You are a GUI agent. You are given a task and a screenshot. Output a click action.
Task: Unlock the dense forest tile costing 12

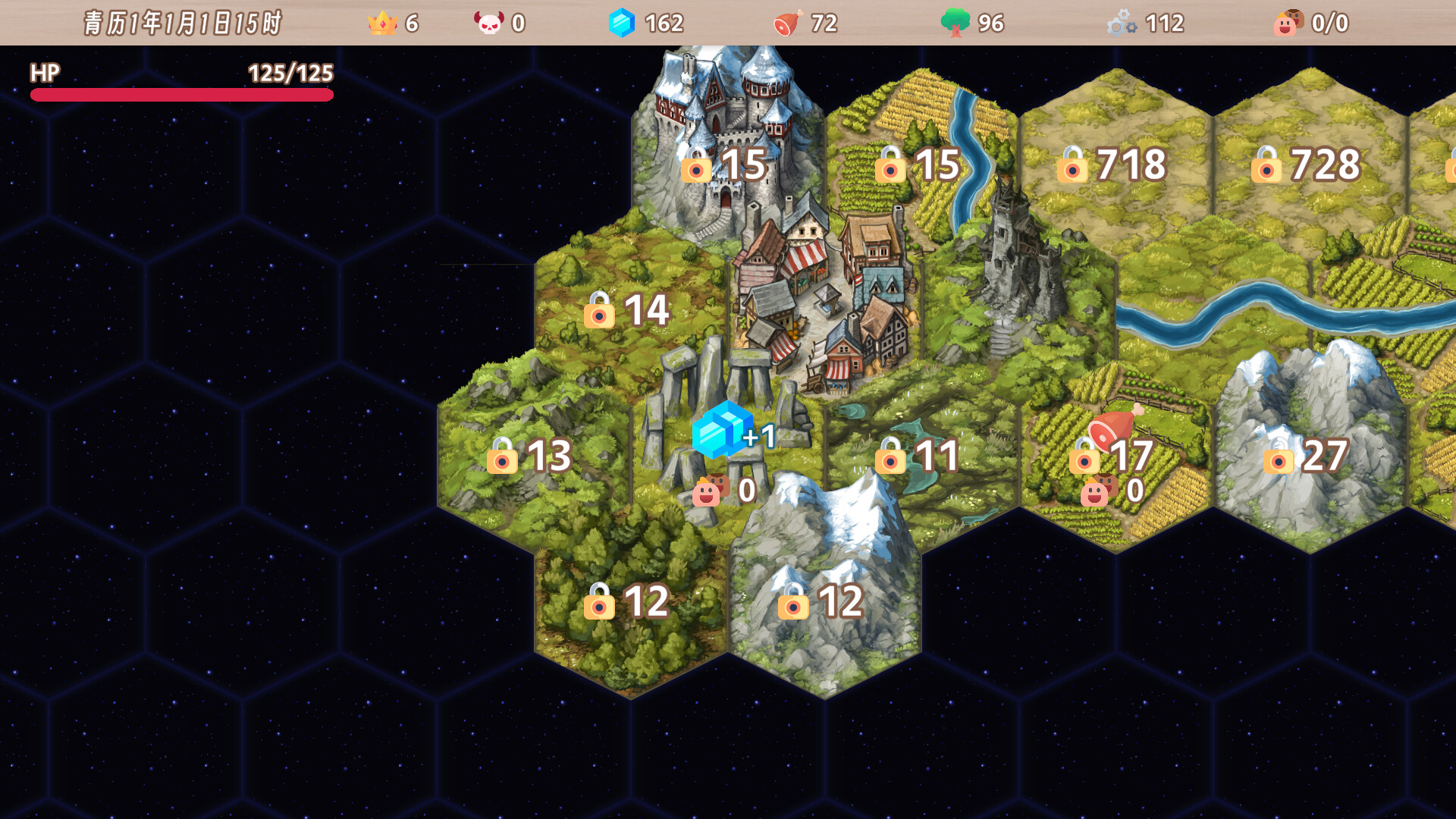click(x=628, y=601)
